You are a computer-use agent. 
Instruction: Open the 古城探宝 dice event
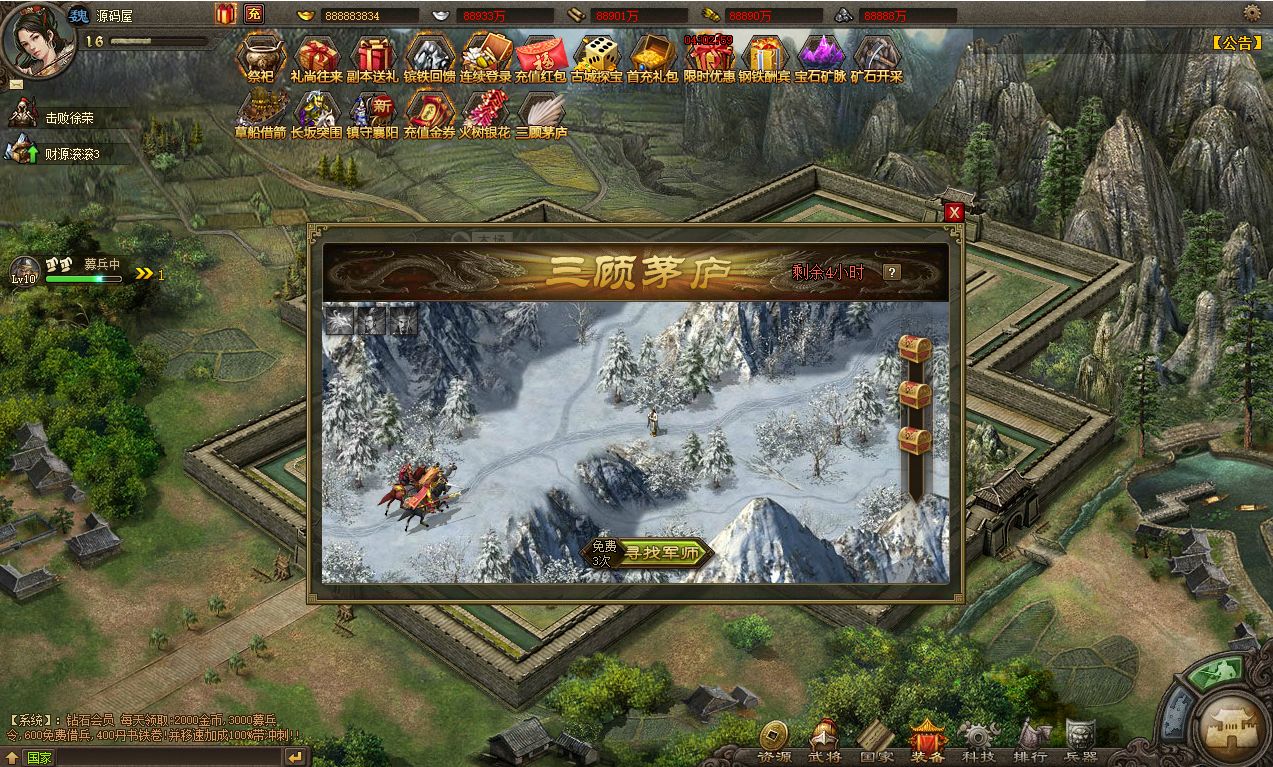(x=597, y=55)
